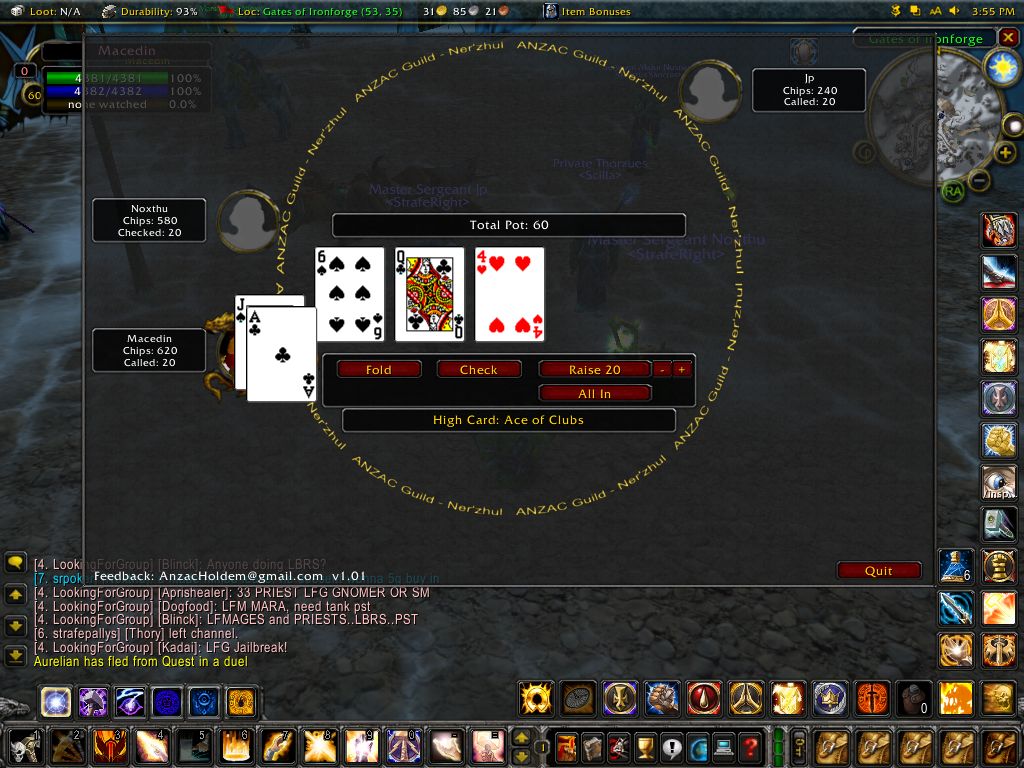Zoom out the minimap
This screenshot has width=1024, height=768.
(980, 181)
